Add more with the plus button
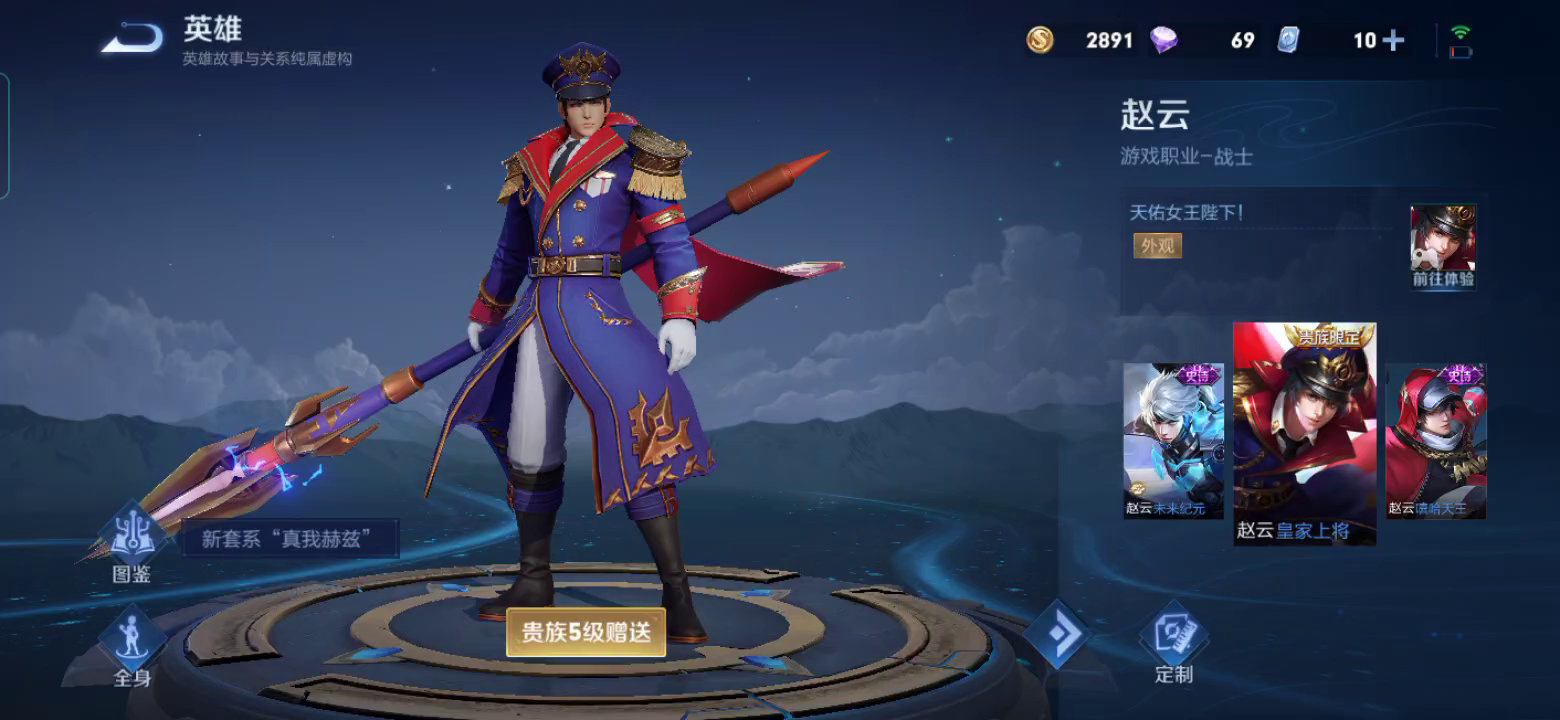This screenshot has height=720, width=1560. click(x=1393, y=40)
